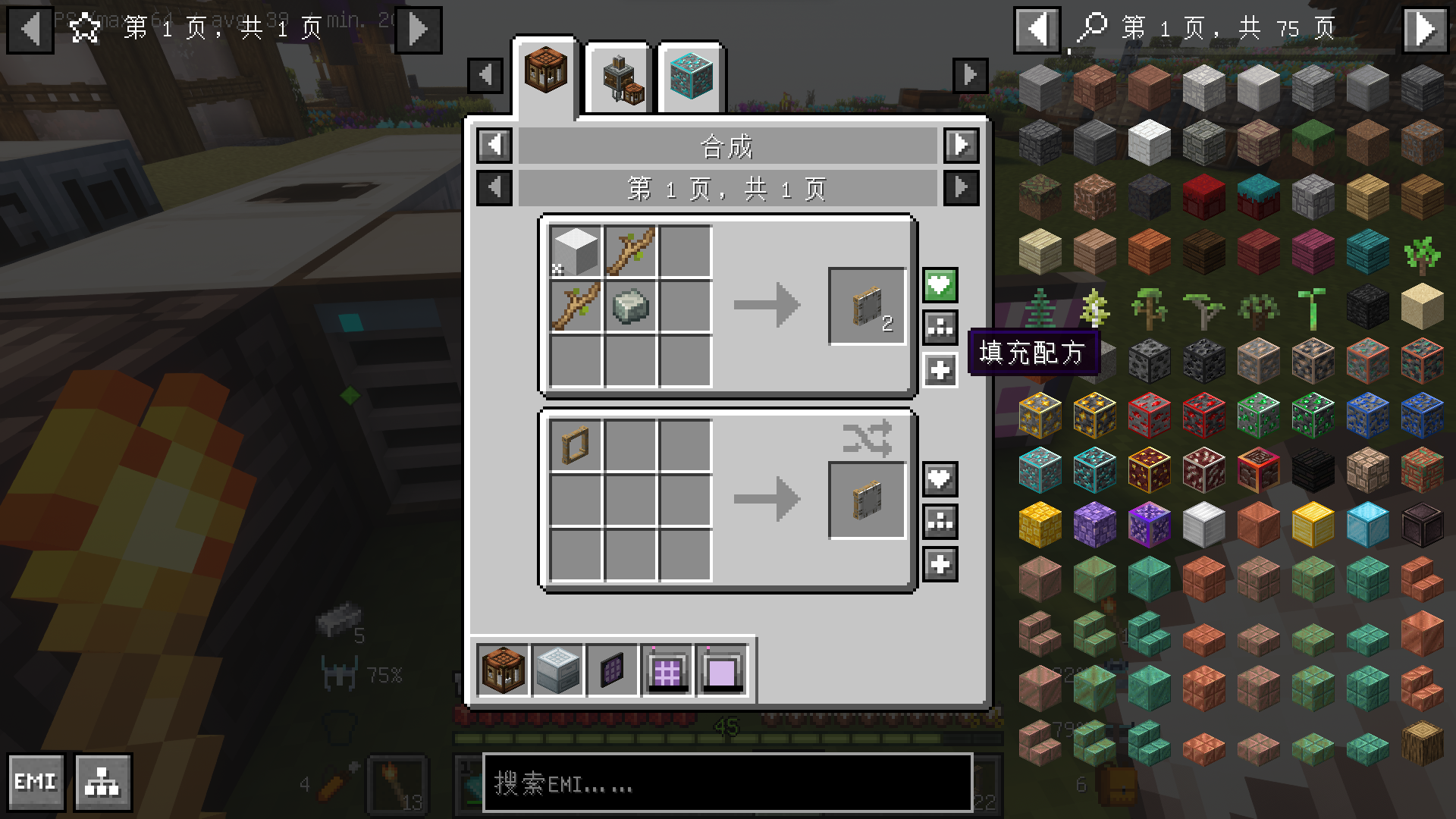Select the diamond ore block tab
This screenshot has height=819, width=1456.
point(691,78)
